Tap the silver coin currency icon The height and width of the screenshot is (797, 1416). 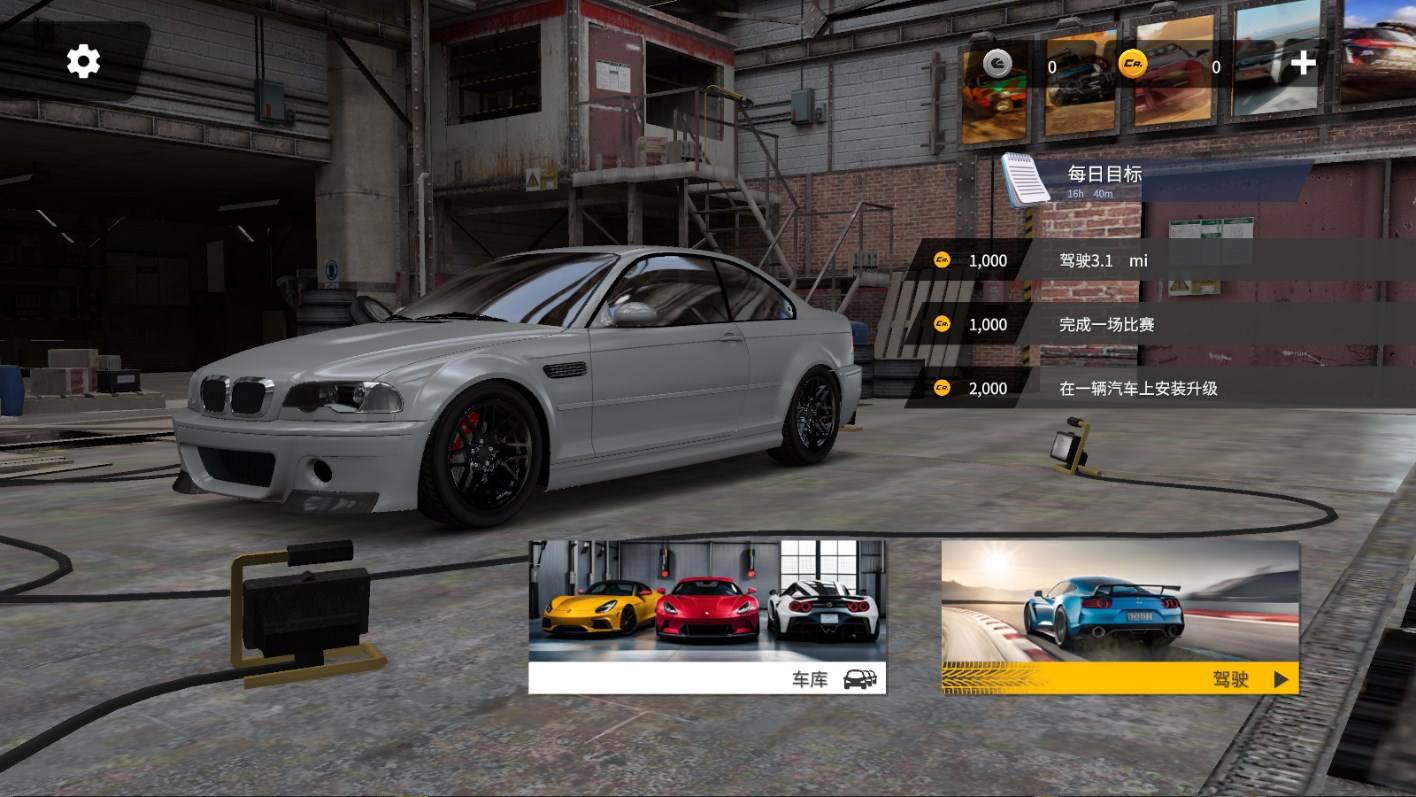pyautogui.click(x=997, y=65)
